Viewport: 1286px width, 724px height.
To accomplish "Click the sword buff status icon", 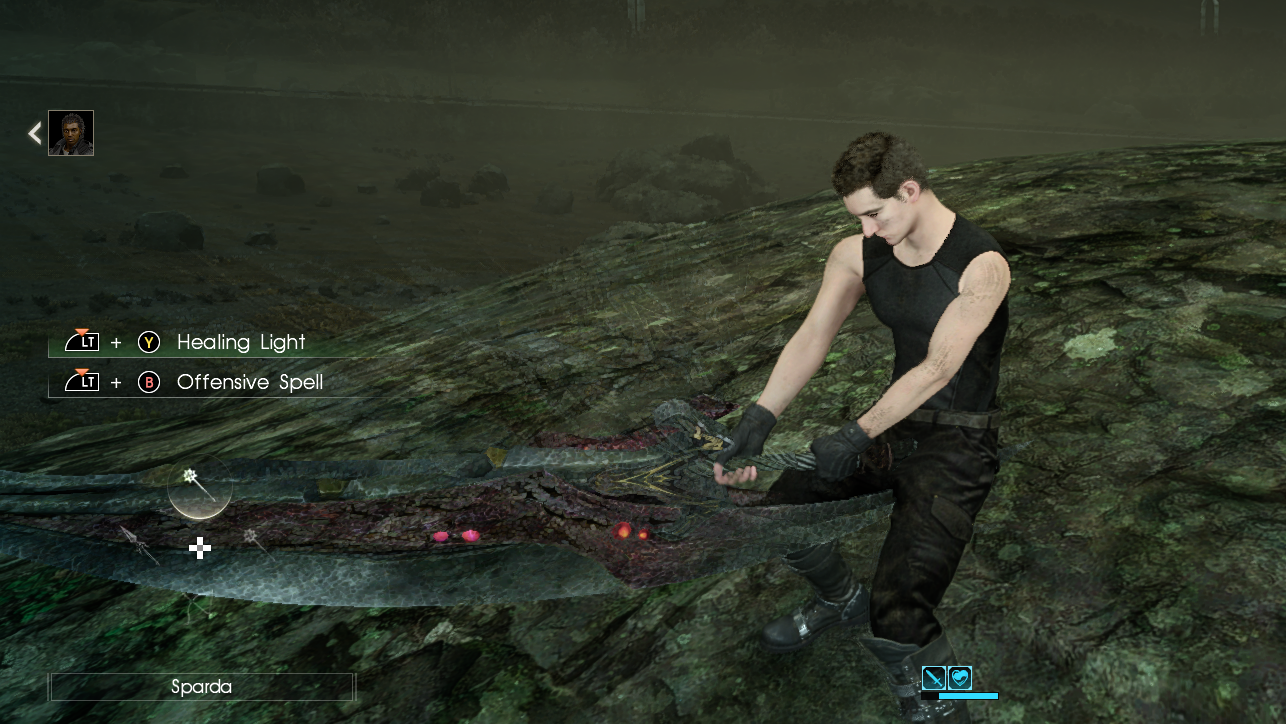I will [x=933, y=678].
